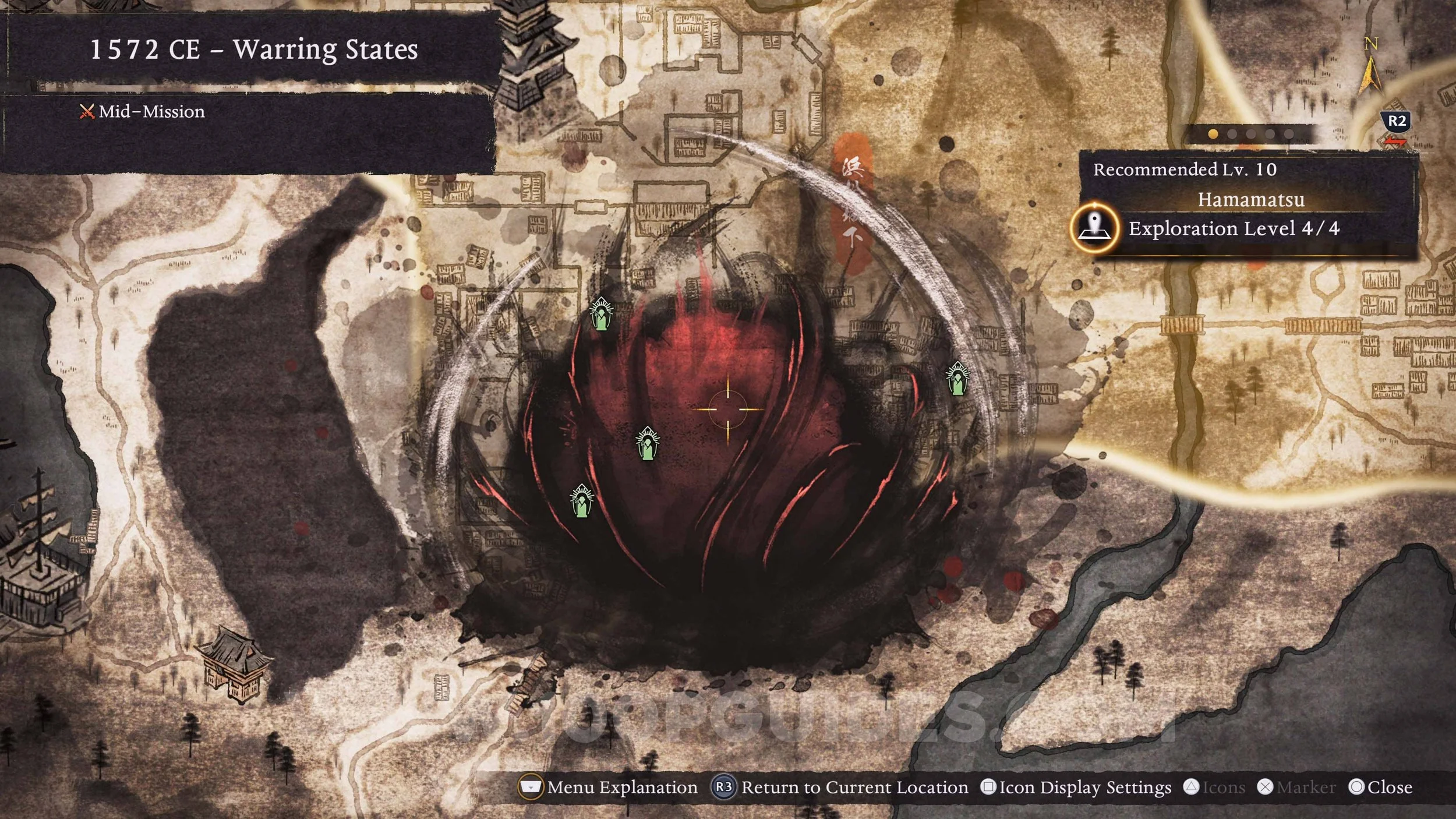Click the golden crosshair map cursor
The width and height of the screenshot is (1456, 819).
click(727, 409)
